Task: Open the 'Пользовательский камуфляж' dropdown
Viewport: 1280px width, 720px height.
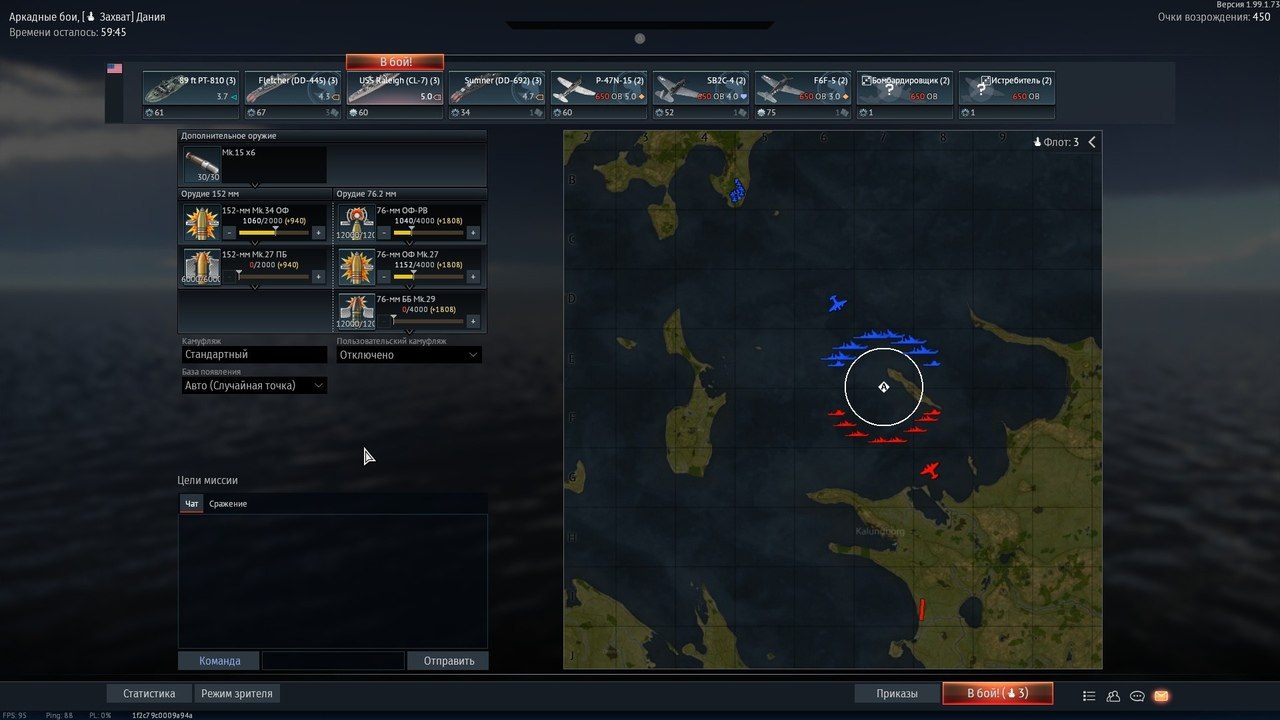Action: coord(409,354)
